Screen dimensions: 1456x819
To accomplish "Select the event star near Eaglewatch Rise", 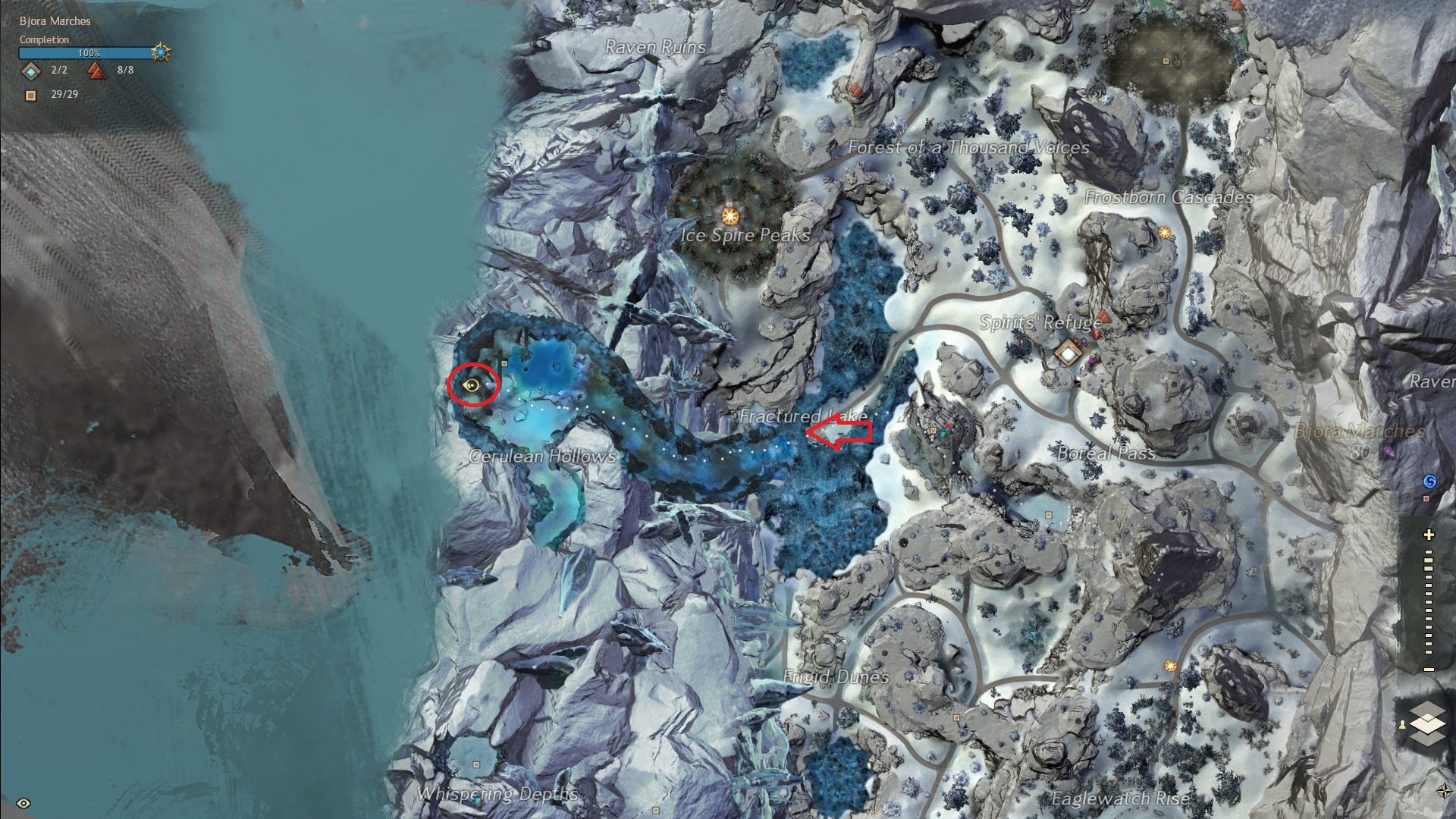I will 1171,666.
